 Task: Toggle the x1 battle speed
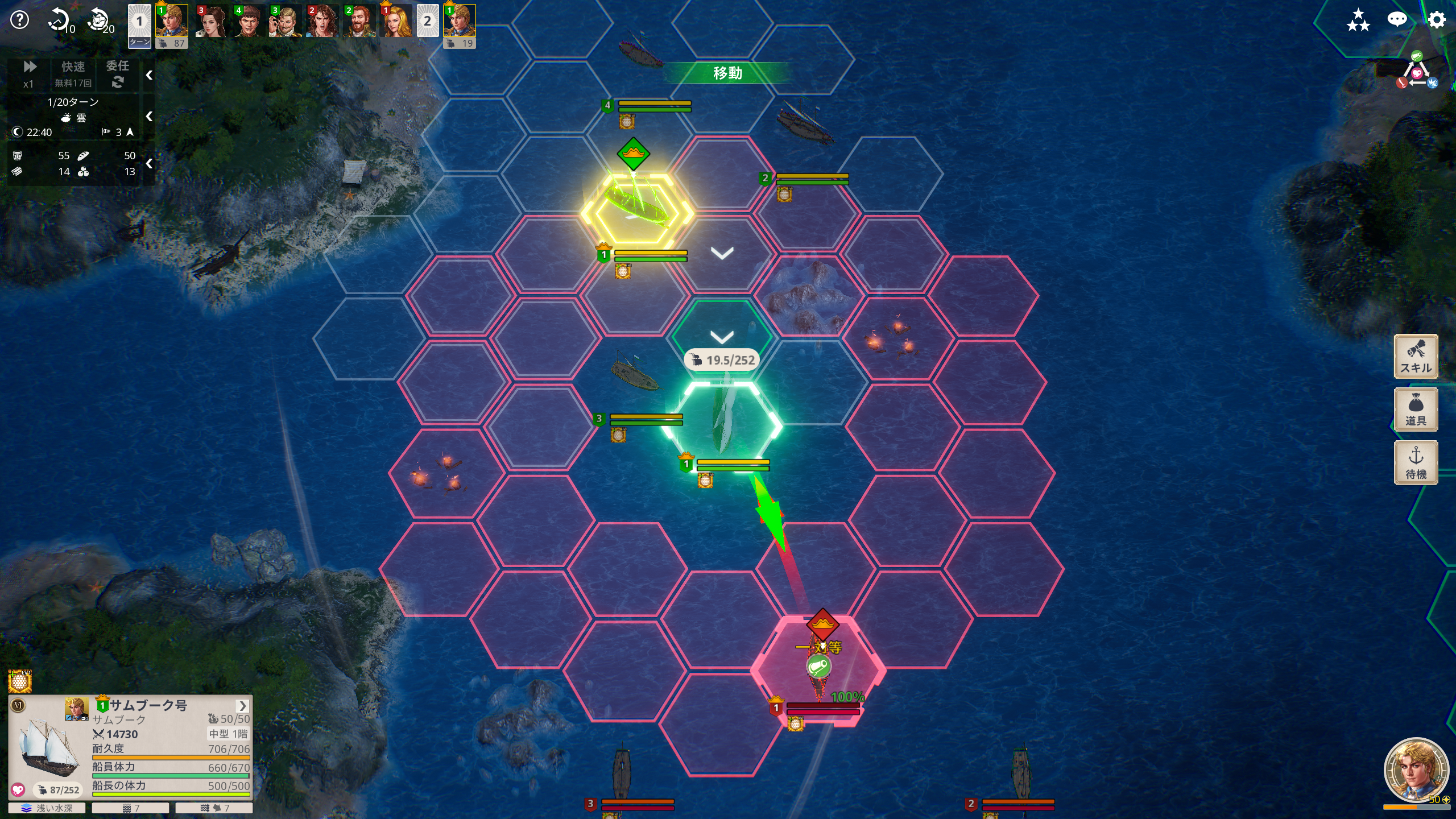(x=29, y=74)
